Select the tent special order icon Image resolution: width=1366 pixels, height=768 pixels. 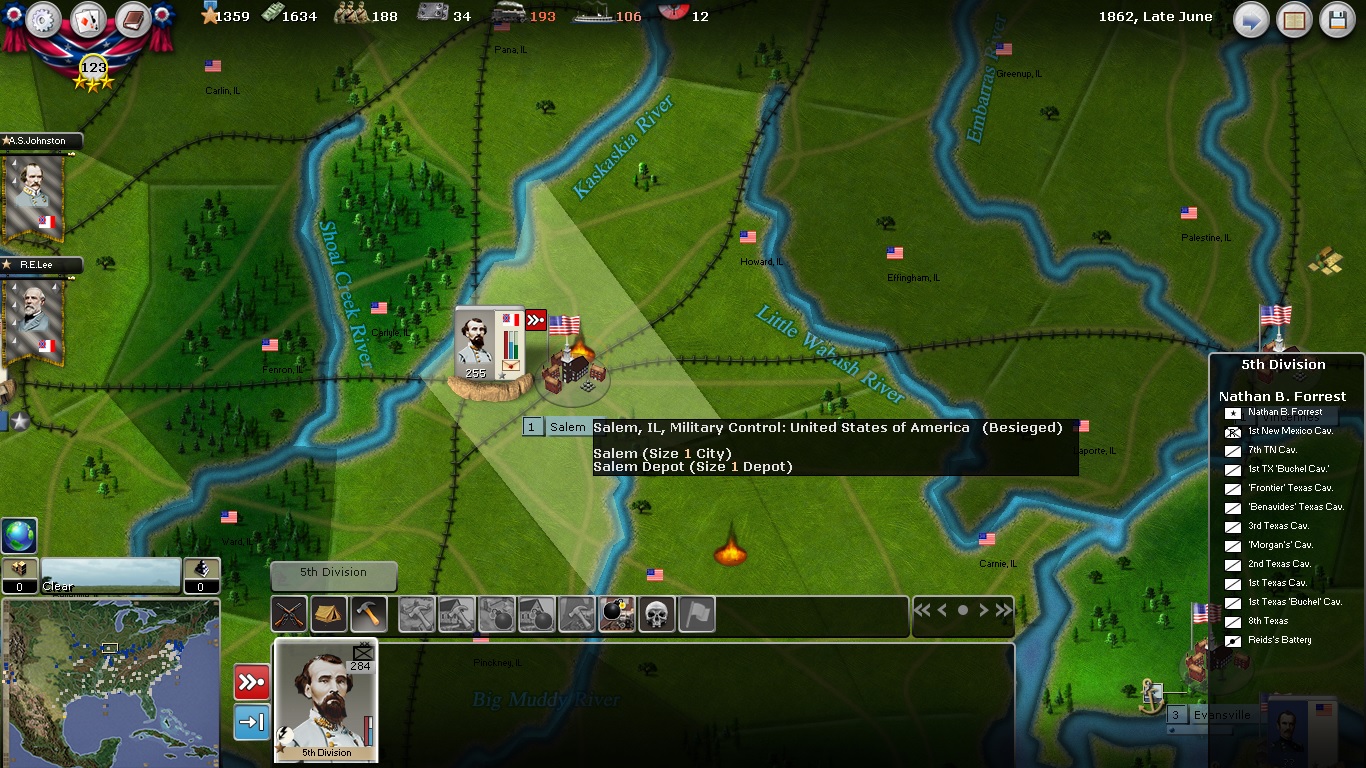(329, 614)
